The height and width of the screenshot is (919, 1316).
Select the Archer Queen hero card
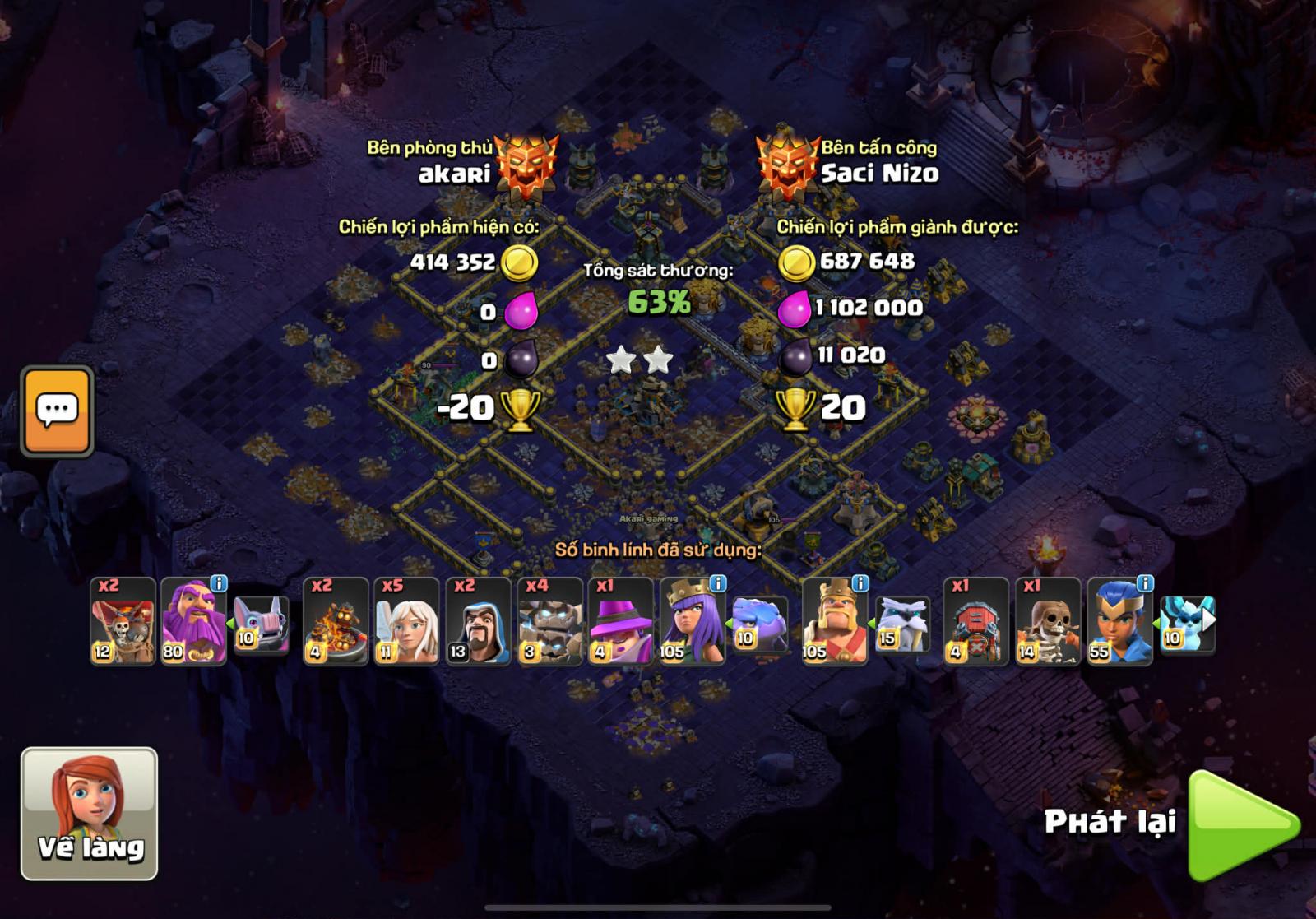(x=692, y=621)
